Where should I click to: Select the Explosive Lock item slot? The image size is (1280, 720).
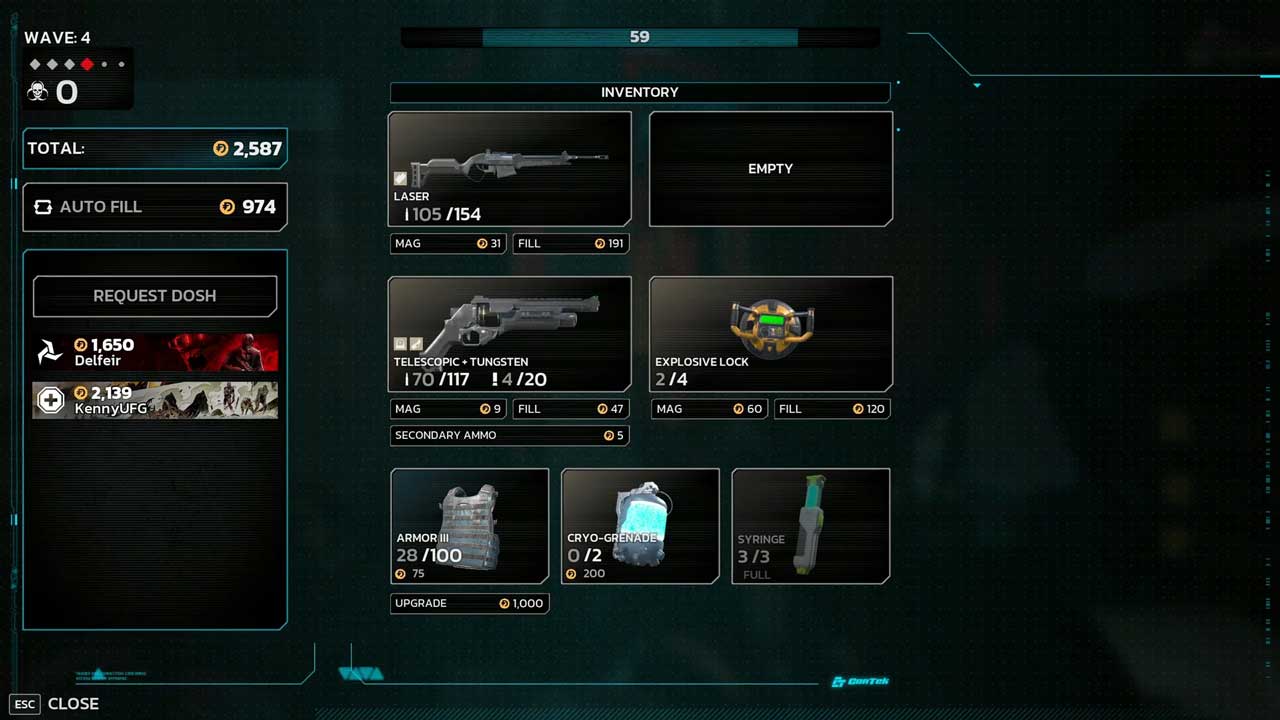click(770, 334)
